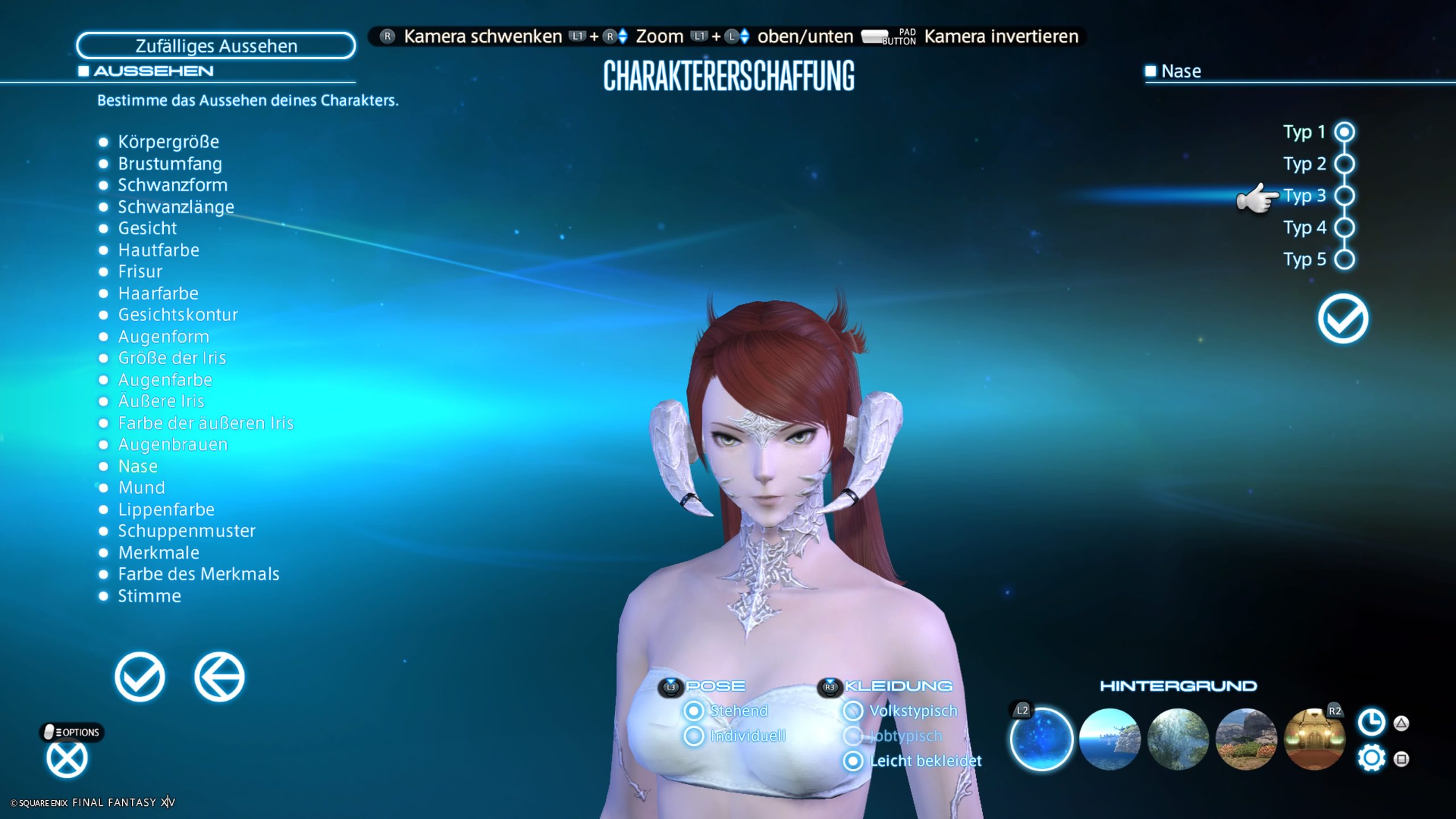Viewport: 1456px width, 819px height.
Task: Set the pose to Individuell
Action: click(694, 736)
